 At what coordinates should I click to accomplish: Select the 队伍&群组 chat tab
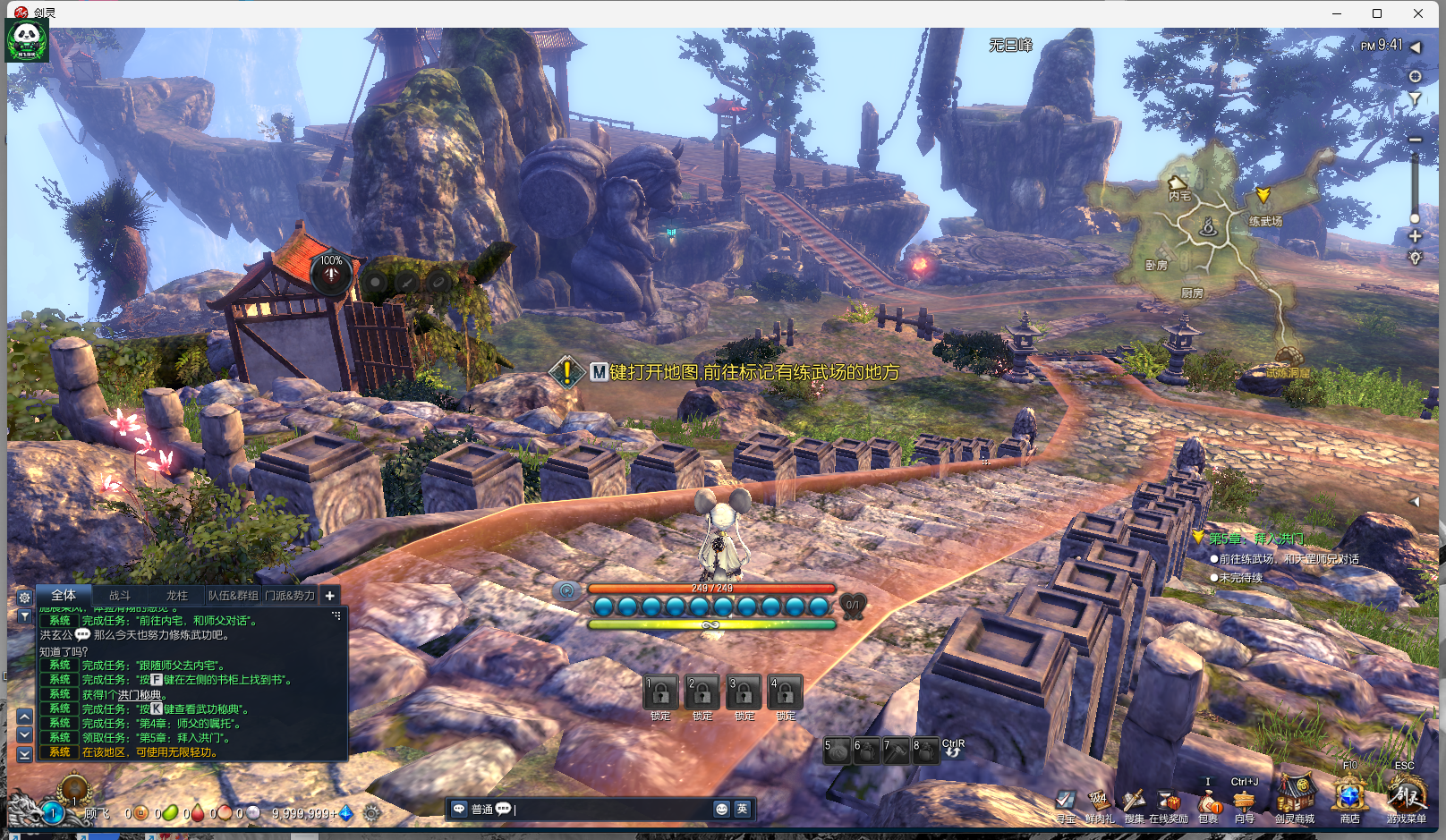tap(233, 596)
